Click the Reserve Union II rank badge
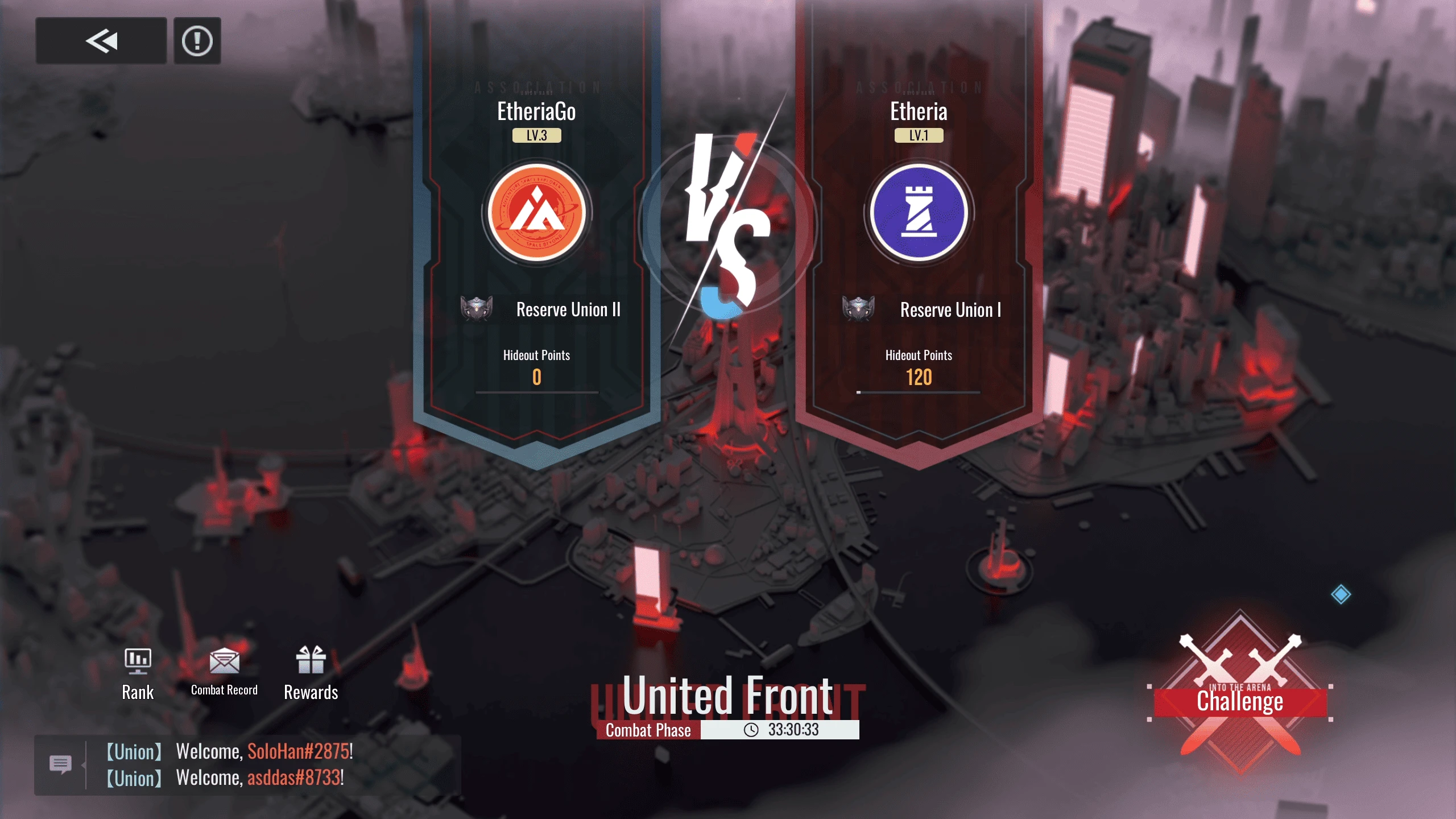Viewport: 1456px width, 819px height. point(475,309)
